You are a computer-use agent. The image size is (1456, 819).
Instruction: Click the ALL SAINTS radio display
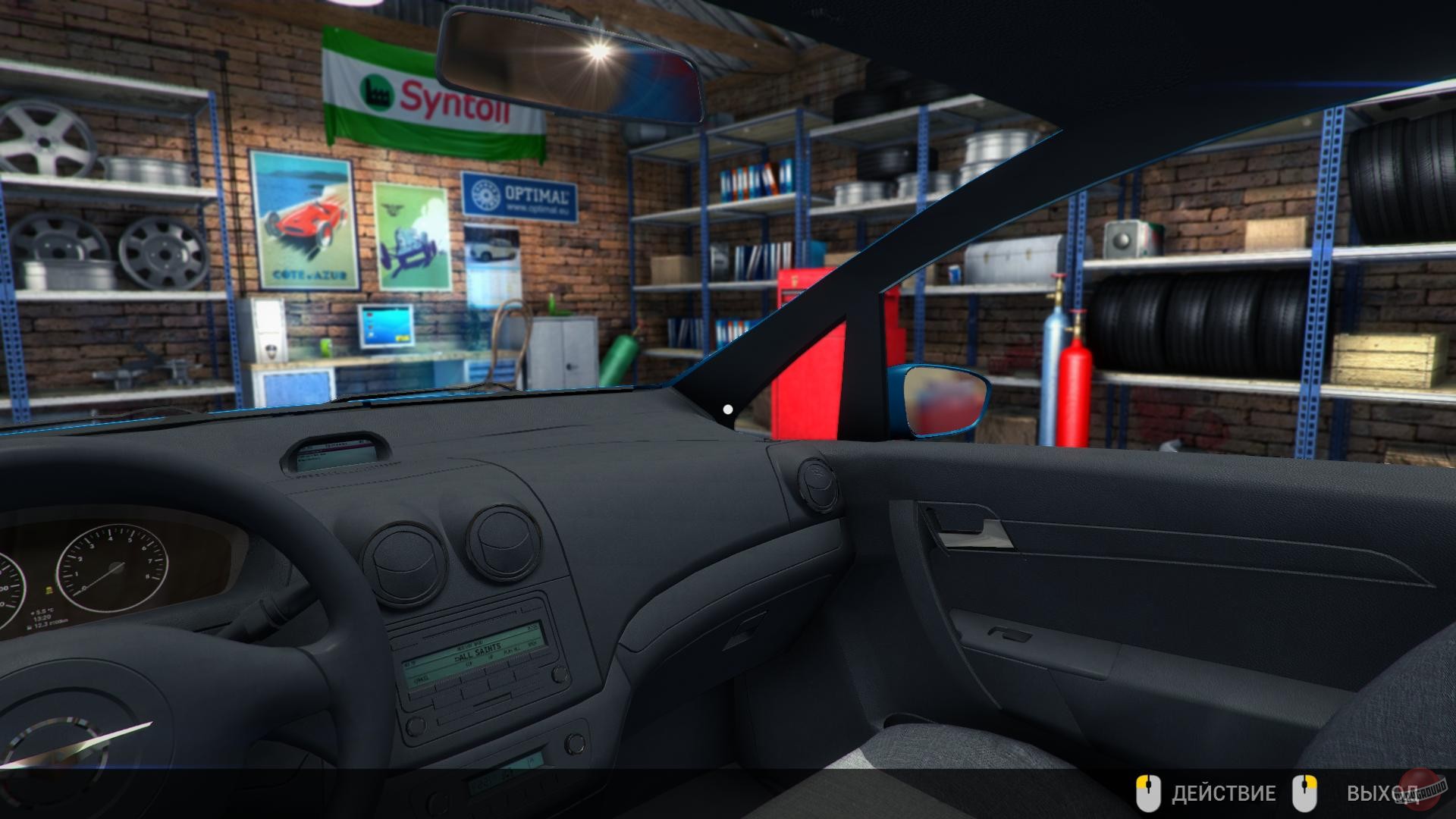pos(478,650)
